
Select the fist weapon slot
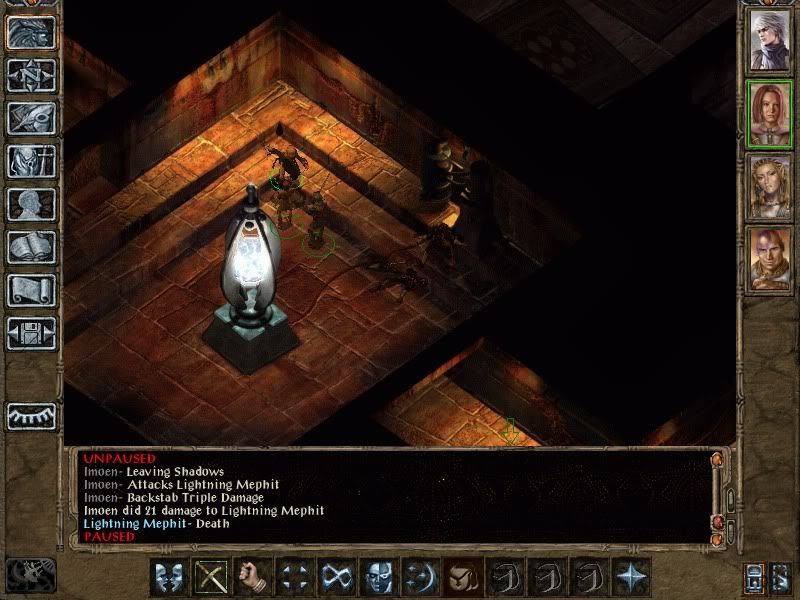[253, 577]
